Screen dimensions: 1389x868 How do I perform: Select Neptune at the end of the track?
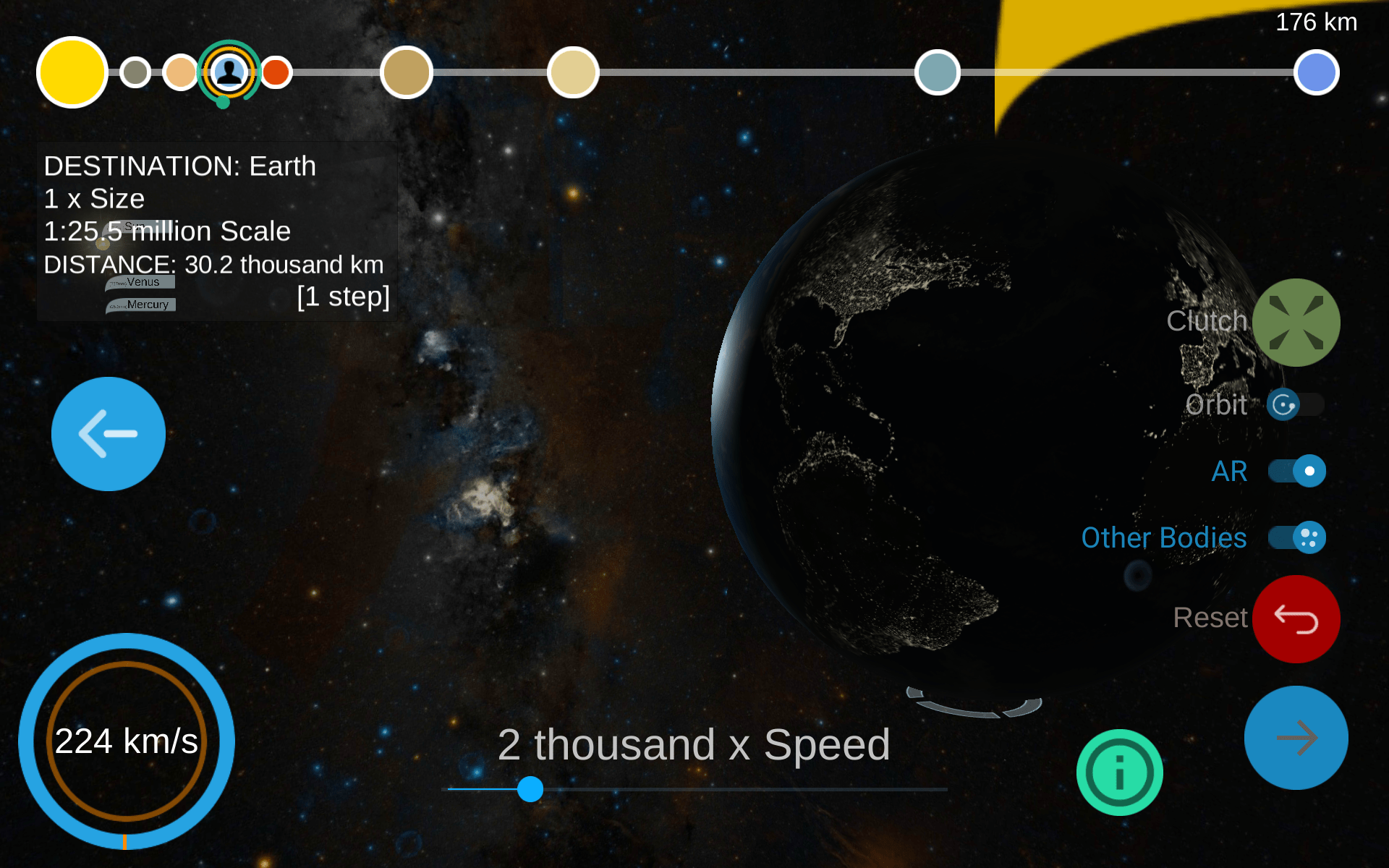pyautogui.click(x=1318, y=72)
